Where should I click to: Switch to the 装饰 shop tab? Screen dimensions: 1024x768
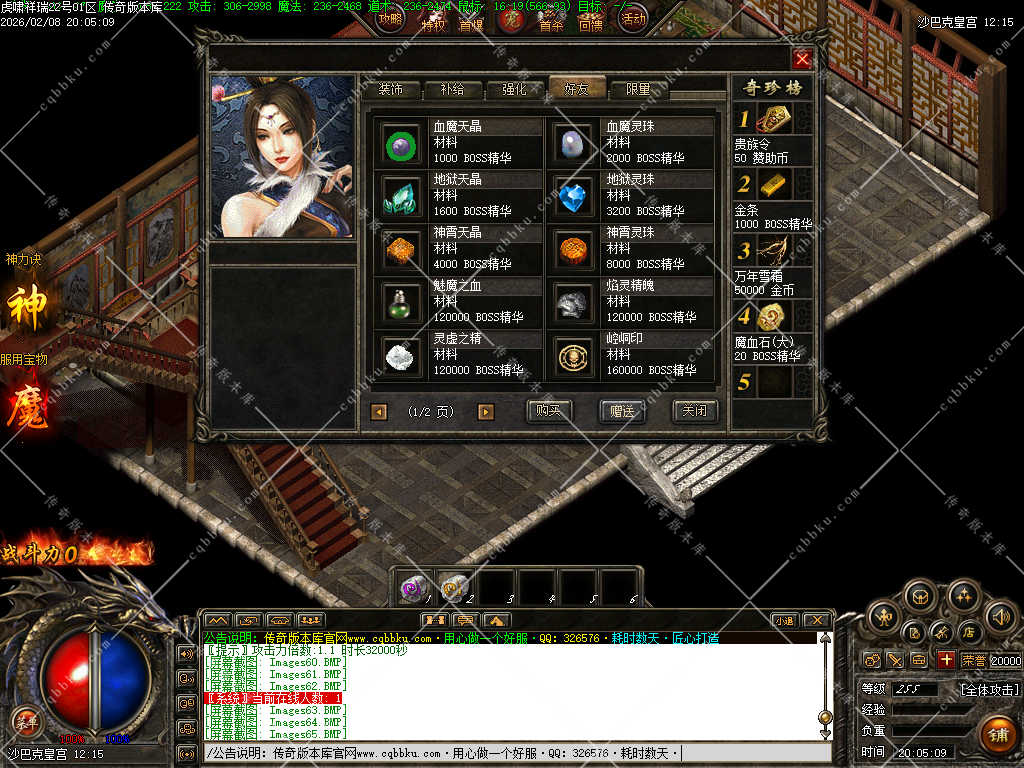click(x=390, y=89)
